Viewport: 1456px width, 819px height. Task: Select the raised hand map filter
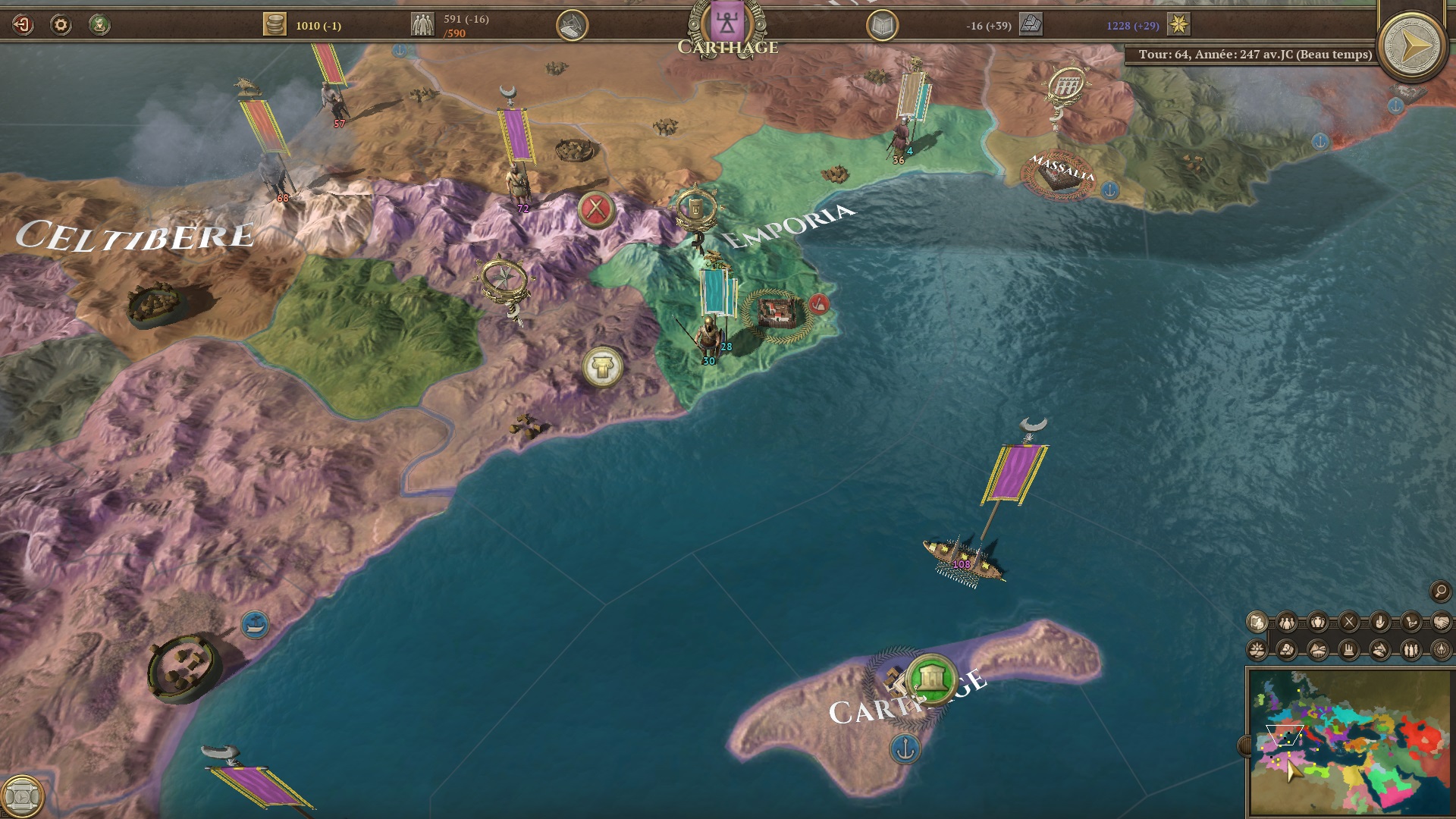tap(1379, 623)
